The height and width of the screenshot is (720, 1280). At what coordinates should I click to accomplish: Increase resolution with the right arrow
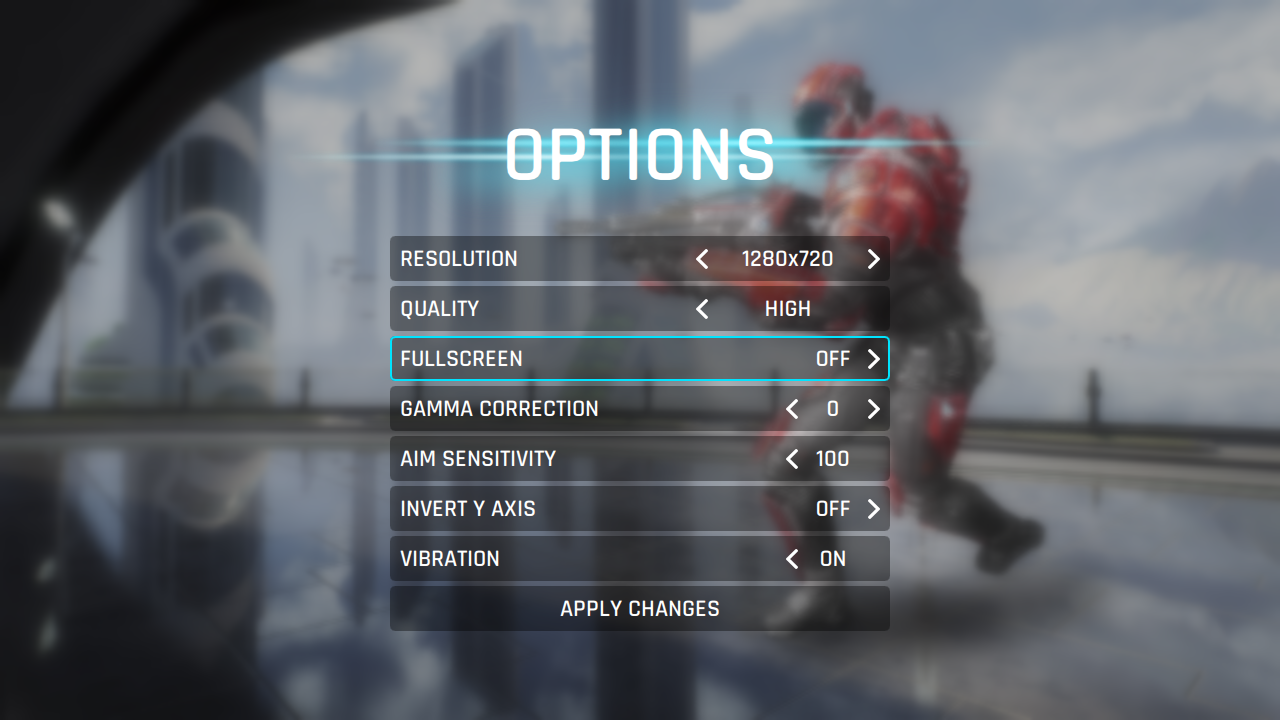click(873, 259)
